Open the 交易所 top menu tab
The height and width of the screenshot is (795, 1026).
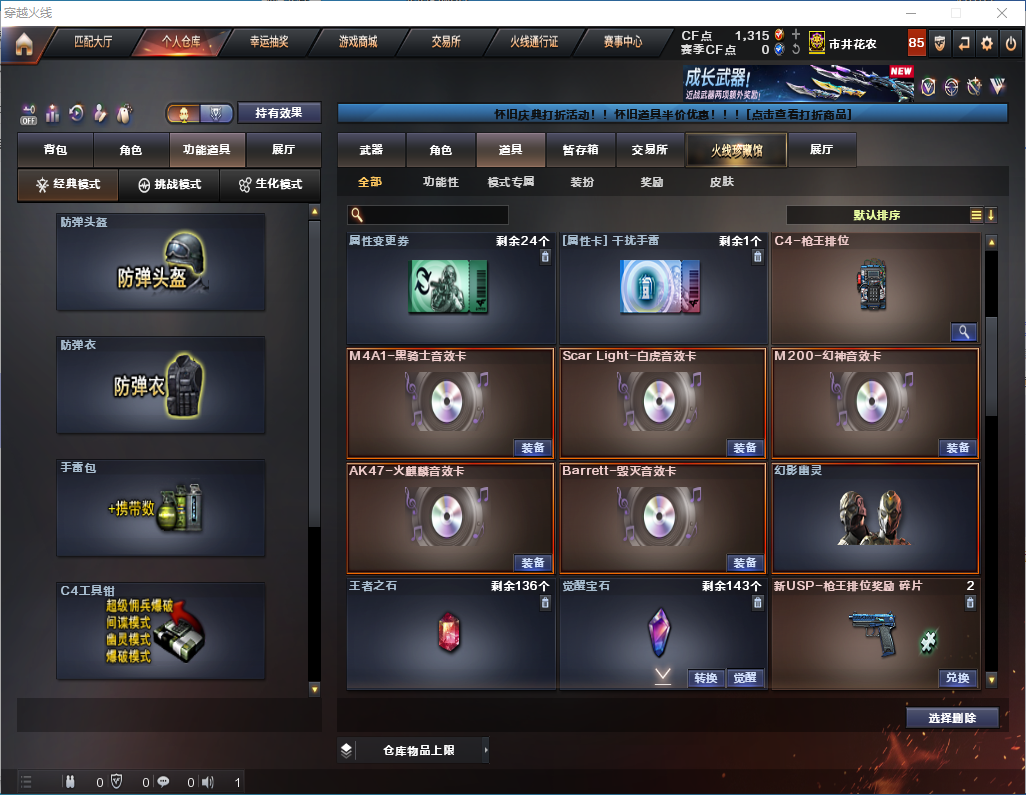click(x=446, y=42)
